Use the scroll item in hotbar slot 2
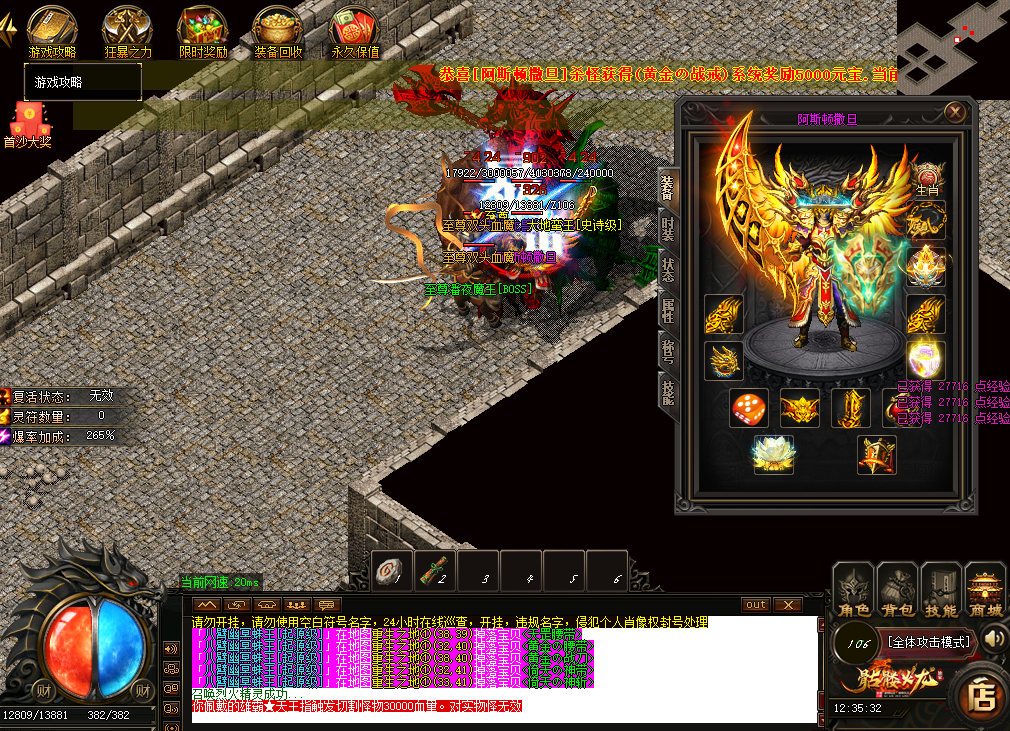Screen dimensions: 1010x731 coord(433,571)
